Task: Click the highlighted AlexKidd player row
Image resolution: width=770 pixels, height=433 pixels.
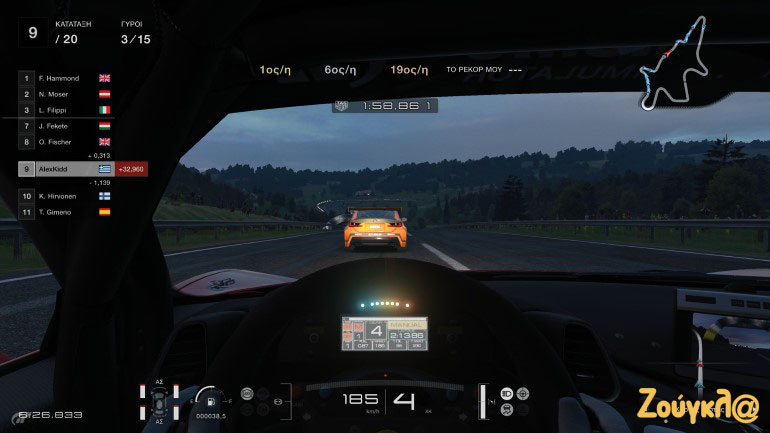Action: click(x=66, y=170)
